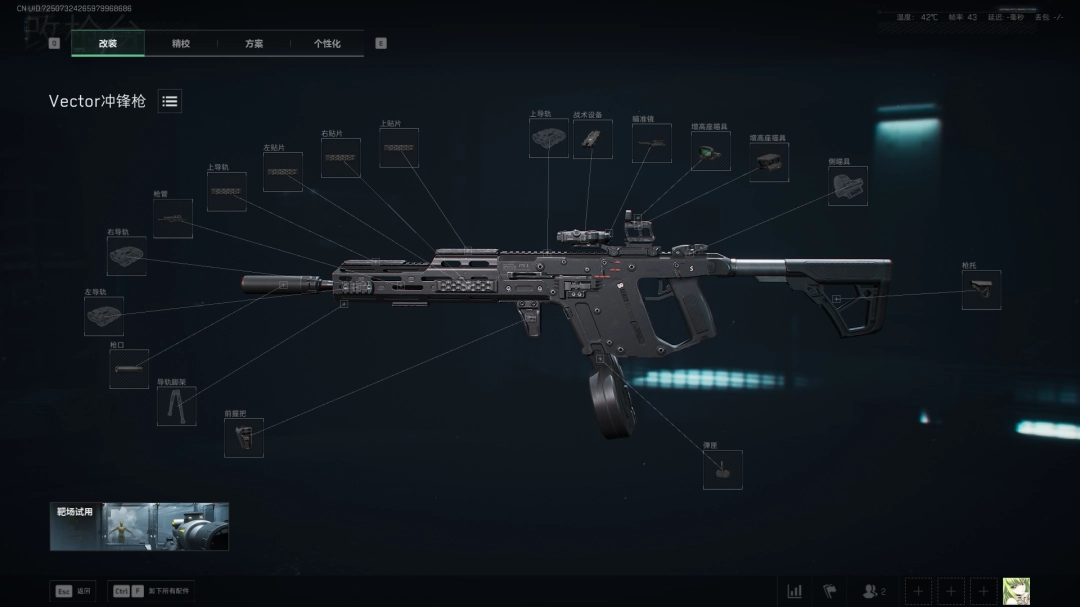
Task: Open the 靶场试用 firing range preview
Action: 139,526
